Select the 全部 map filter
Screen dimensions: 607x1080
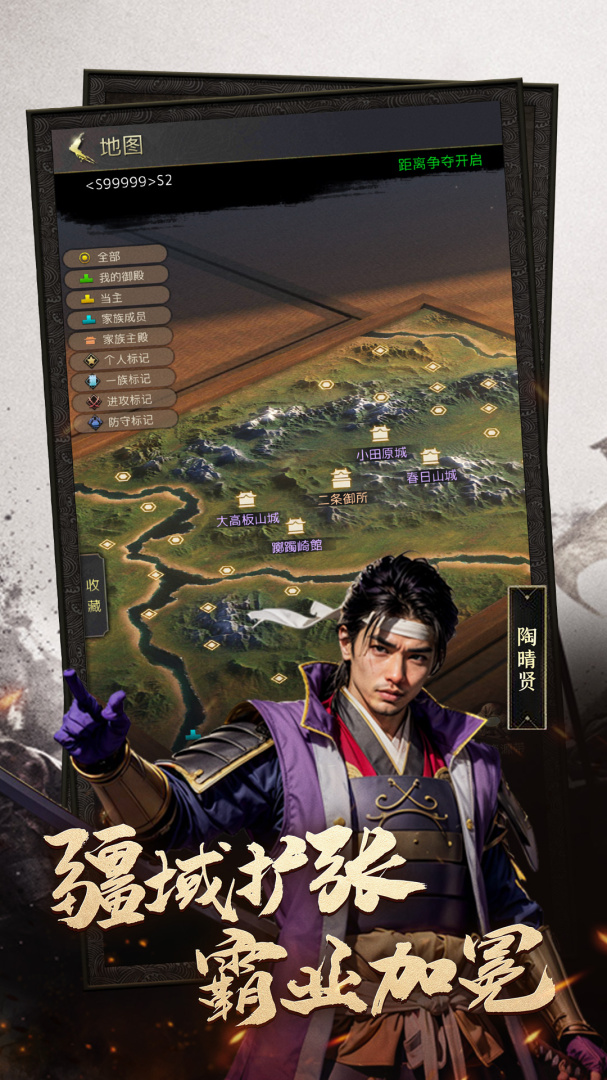pos(114,256)
